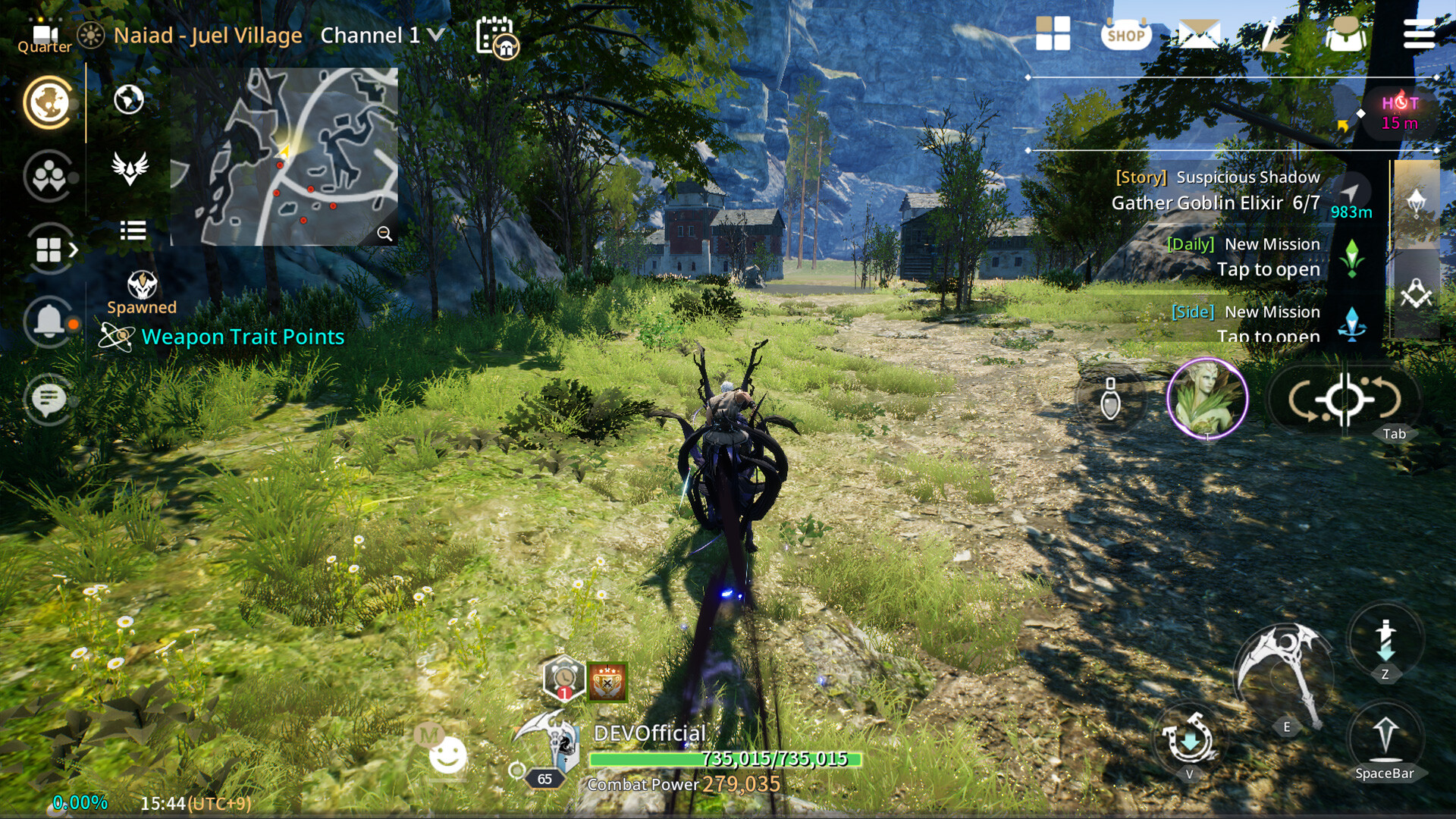The height and width of the screenshot is (819, 1456).
Task: Open the inventory bag icon
Action: pos(1344,34)
